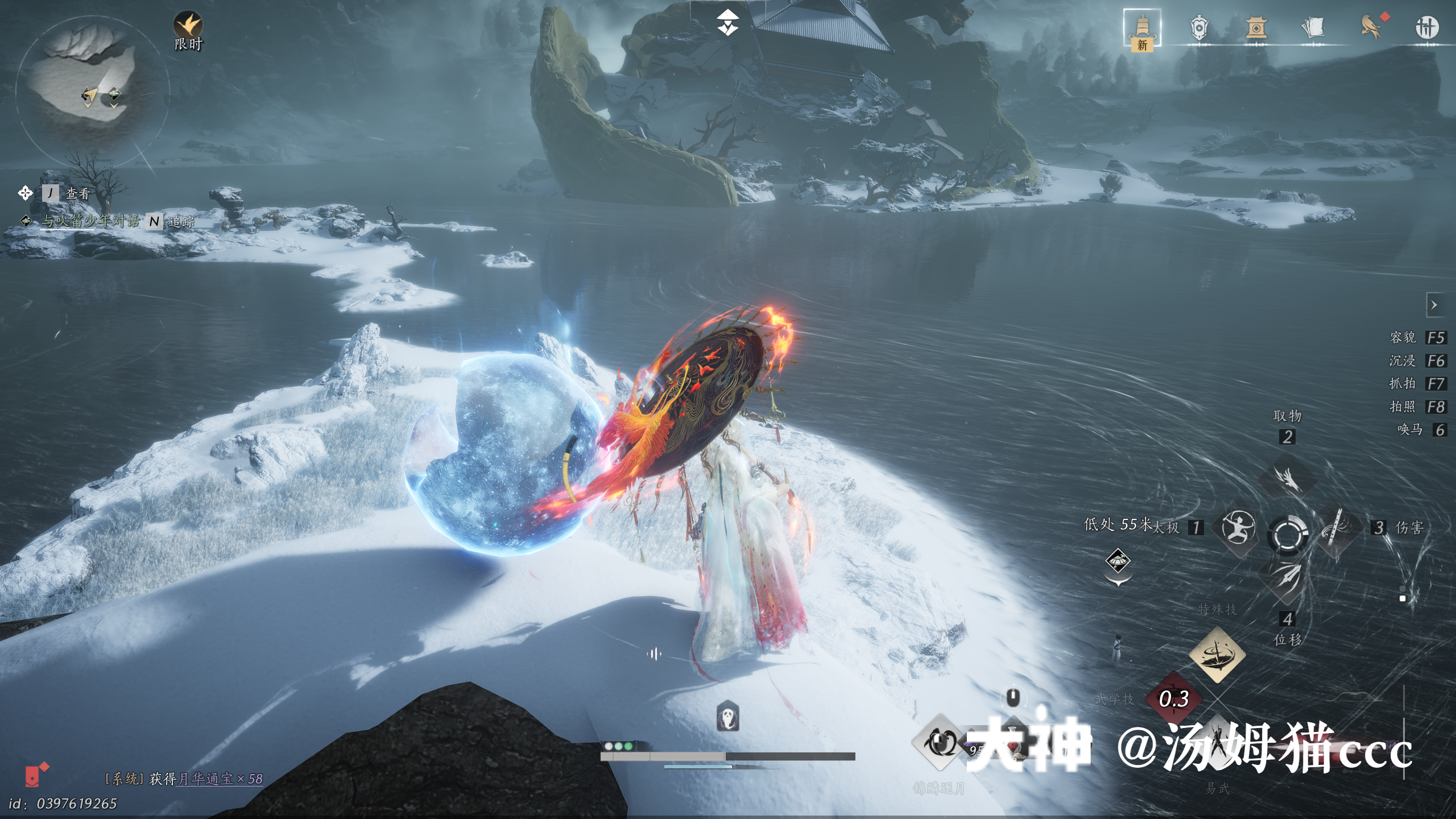Click the 月华通宝 link in system chat

coord(205,779)
